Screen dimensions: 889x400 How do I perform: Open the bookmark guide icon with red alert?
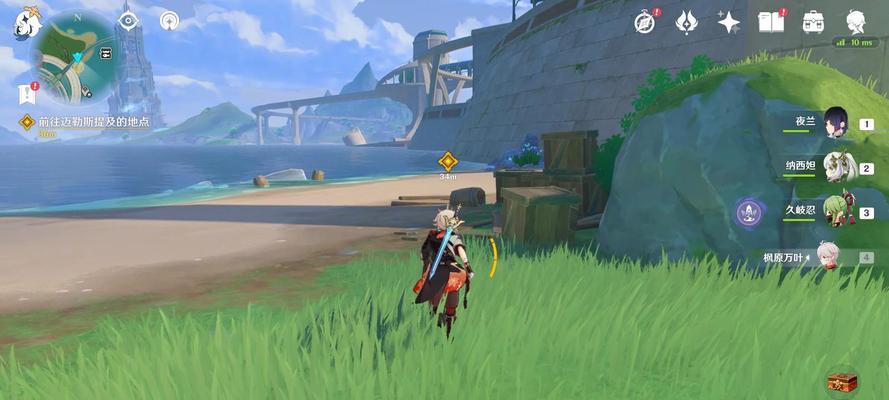point(26,94)
